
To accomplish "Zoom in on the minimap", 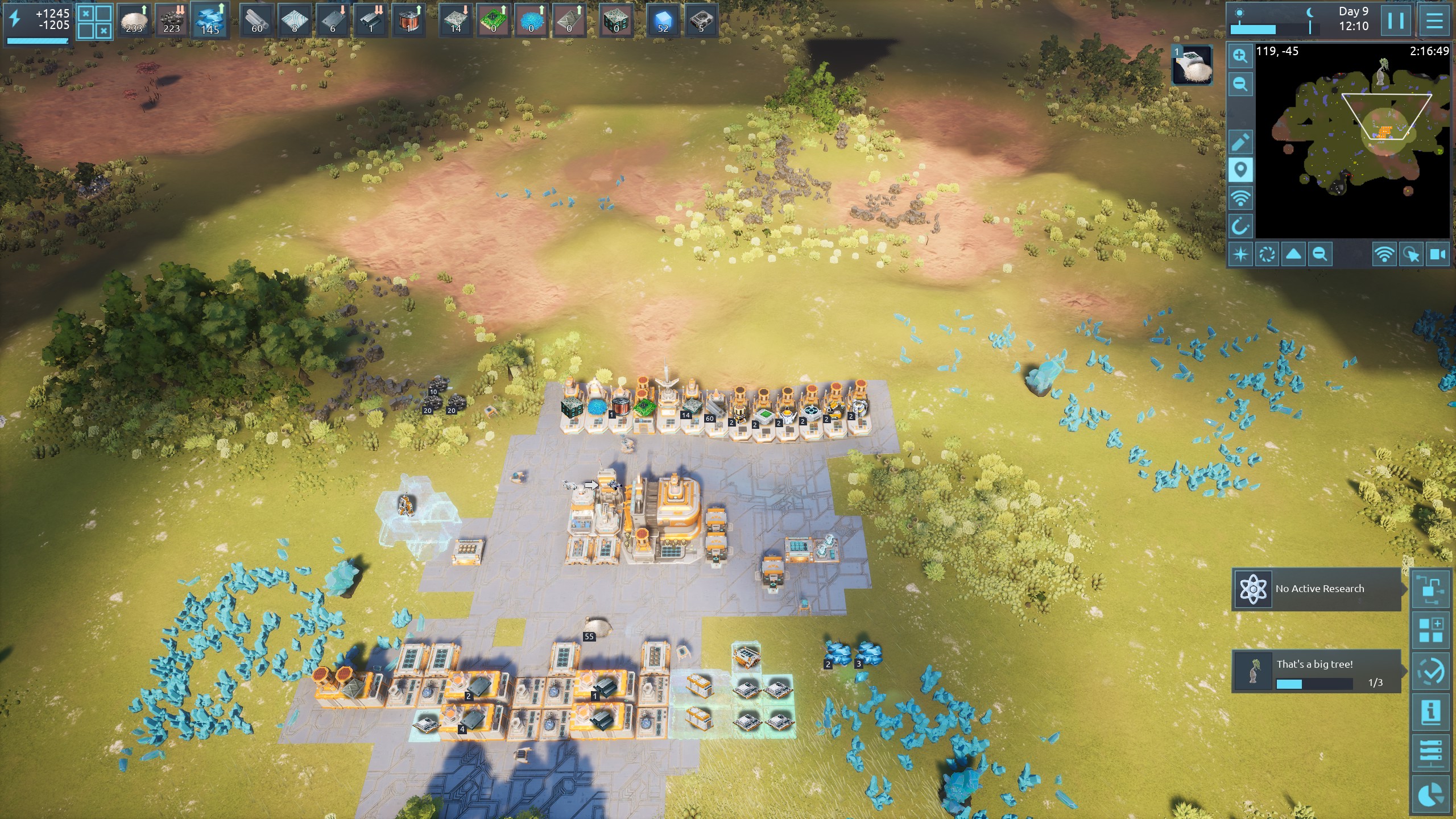I will [x=1240, y=56].
